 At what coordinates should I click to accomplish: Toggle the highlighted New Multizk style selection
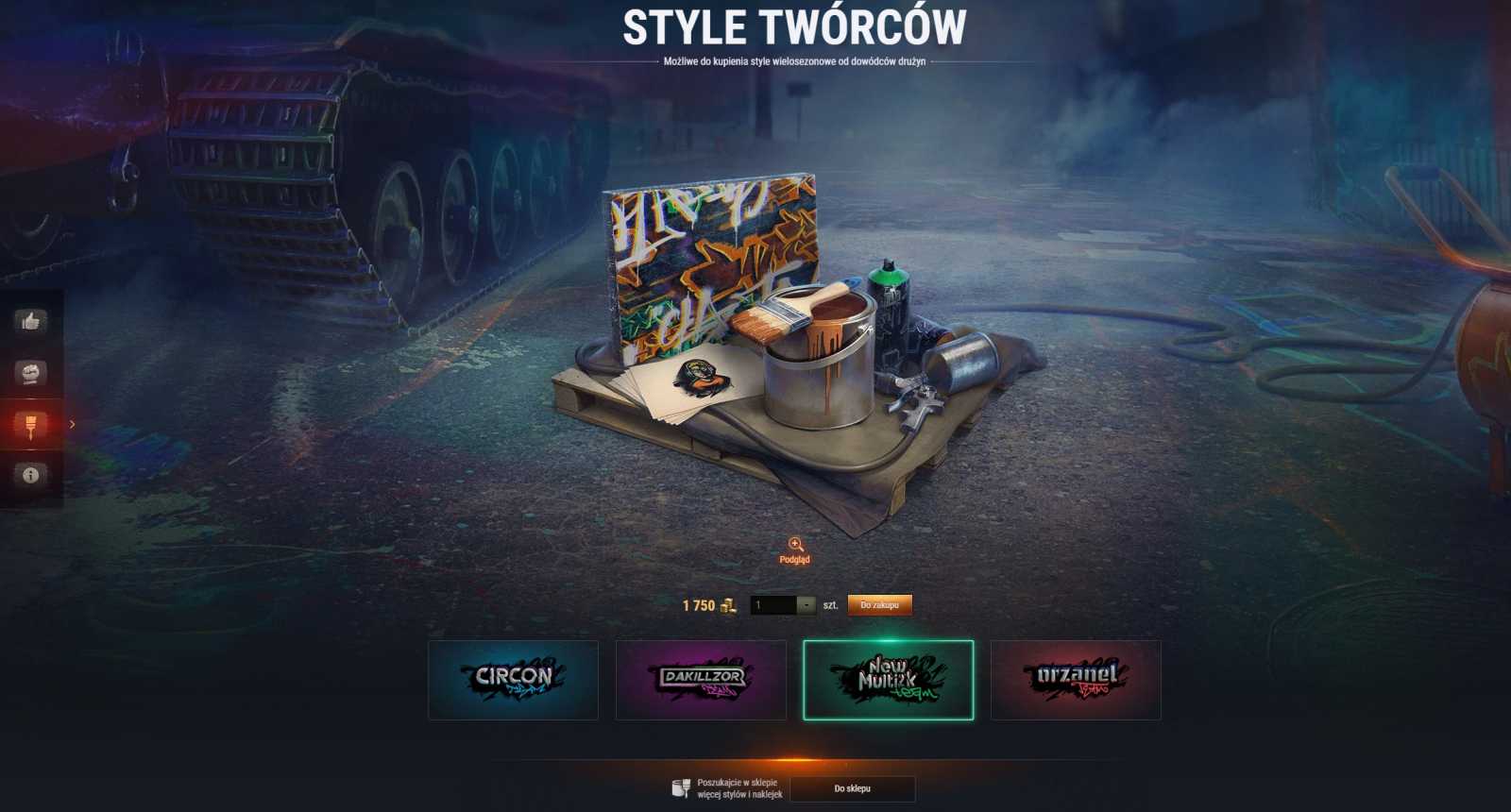click(x=888, y=679)
